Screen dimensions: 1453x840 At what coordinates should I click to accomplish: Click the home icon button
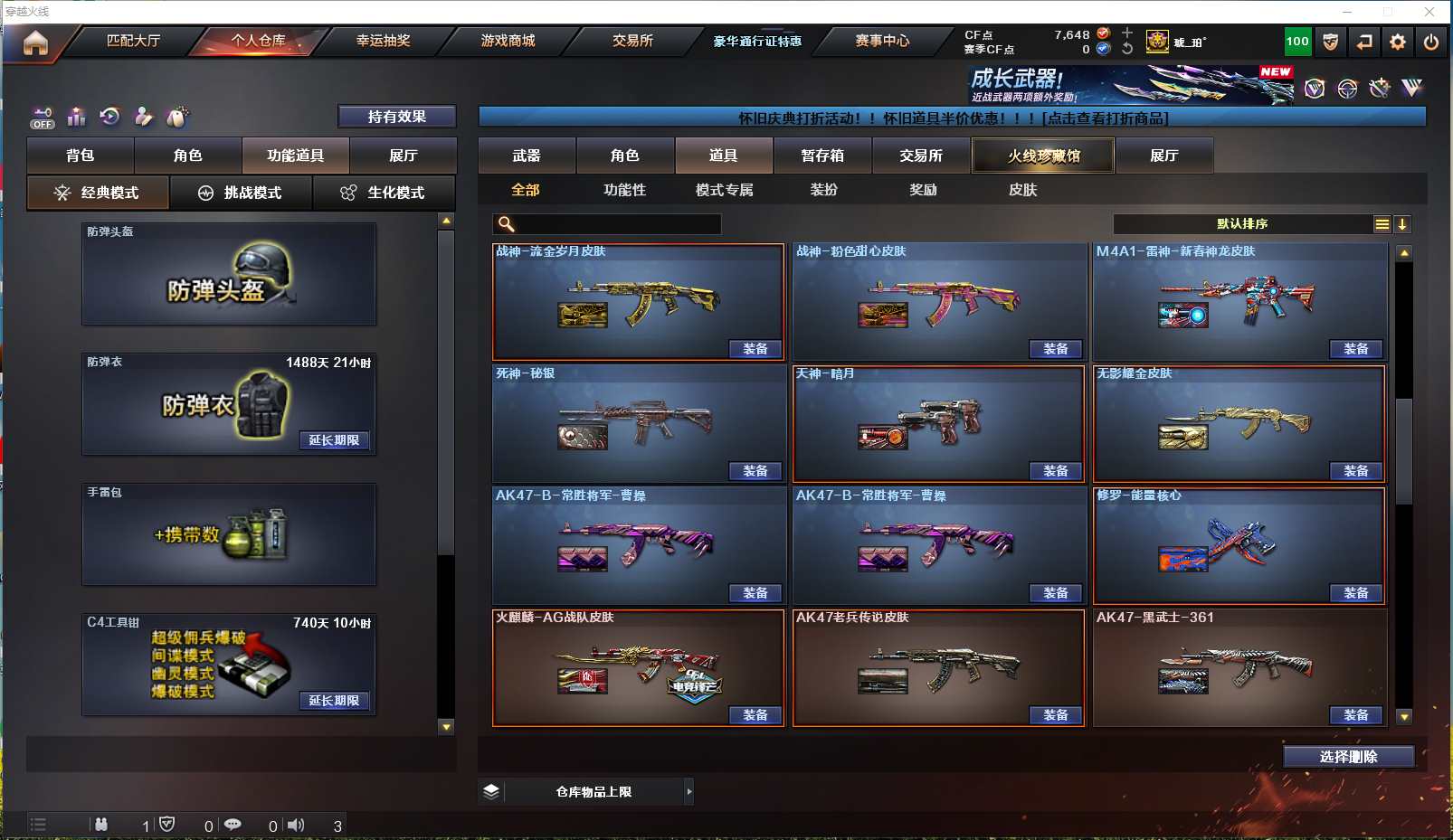click(35, 42)
